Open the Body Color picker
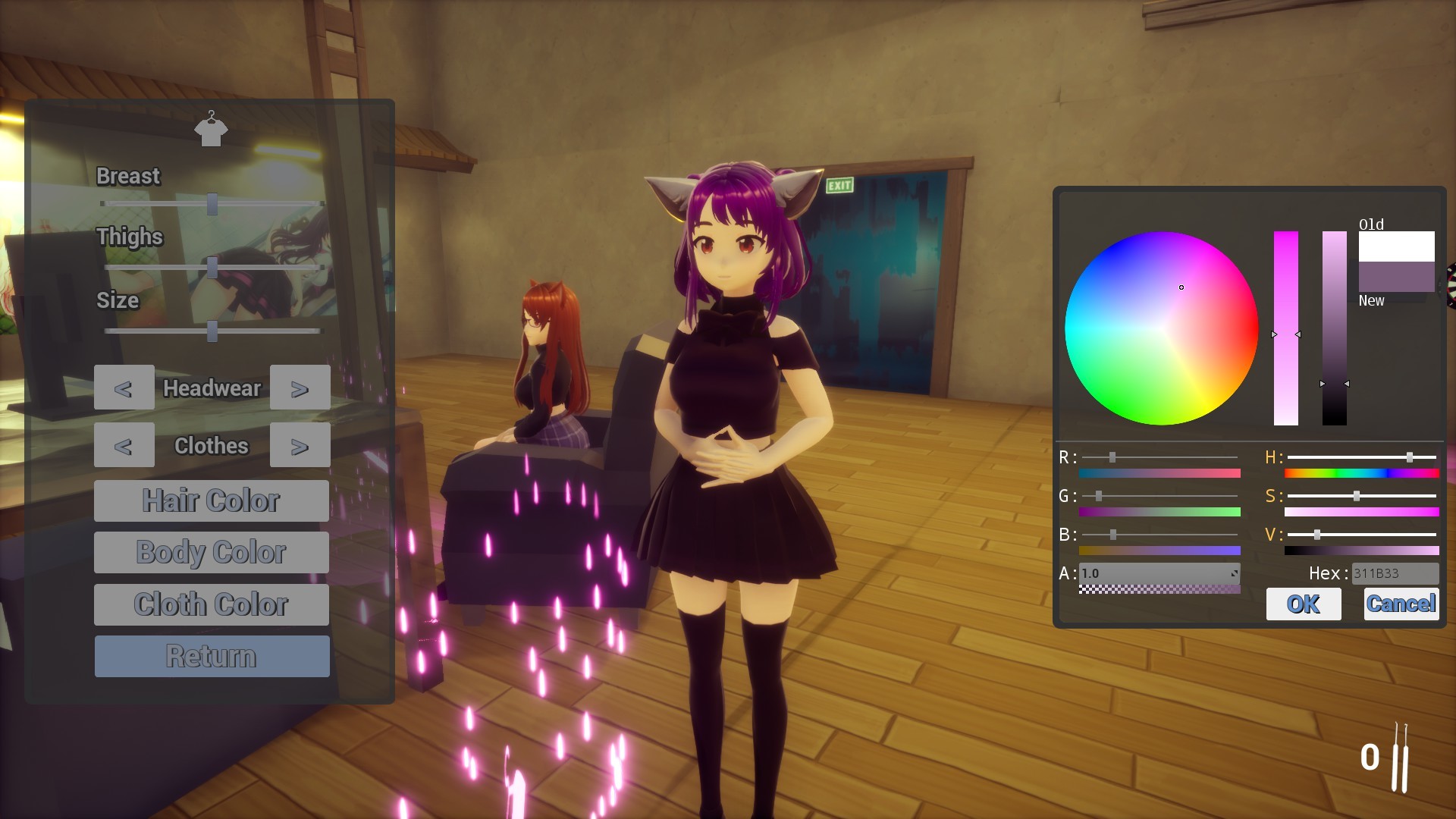 211,552
